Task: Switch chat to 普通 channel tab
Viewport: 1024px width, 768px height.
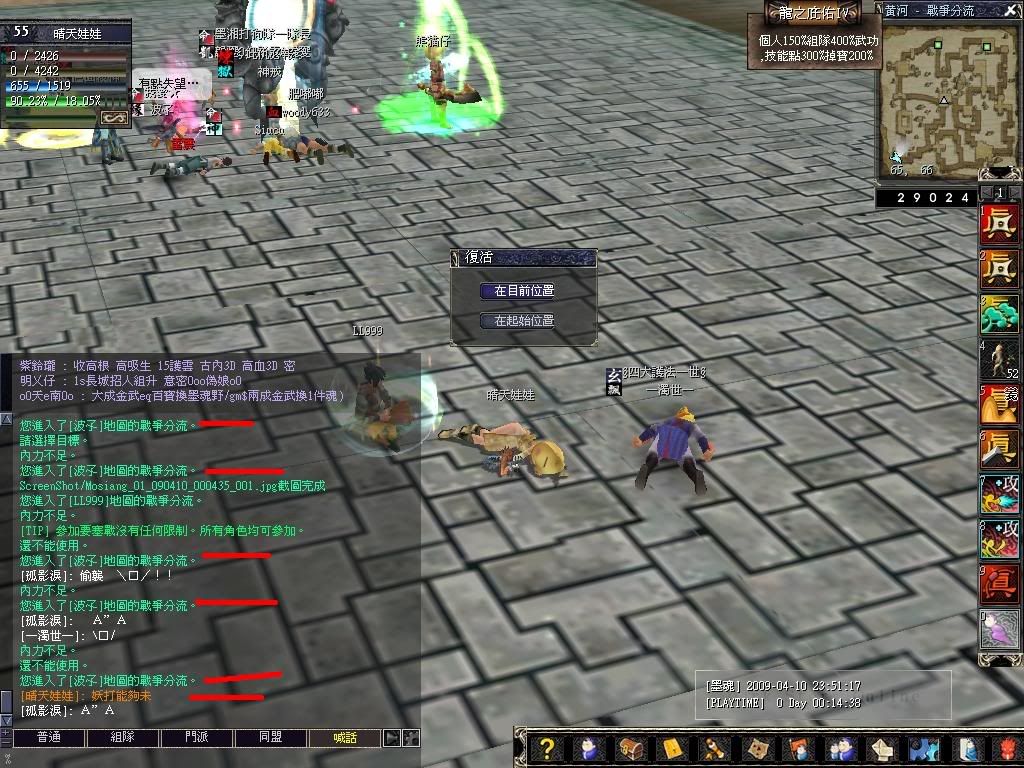Action: coord(48,738)
